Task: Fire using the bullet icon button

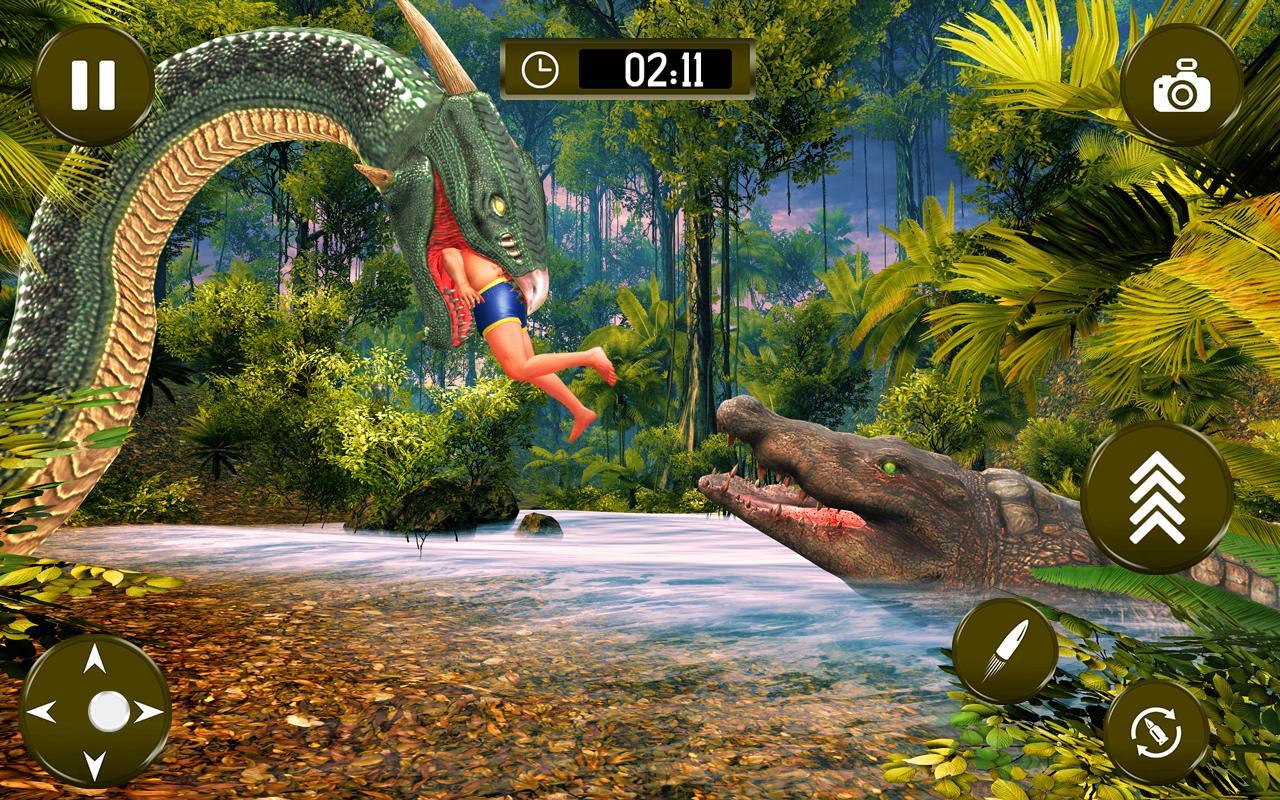Action: (x=1004, y=651)
